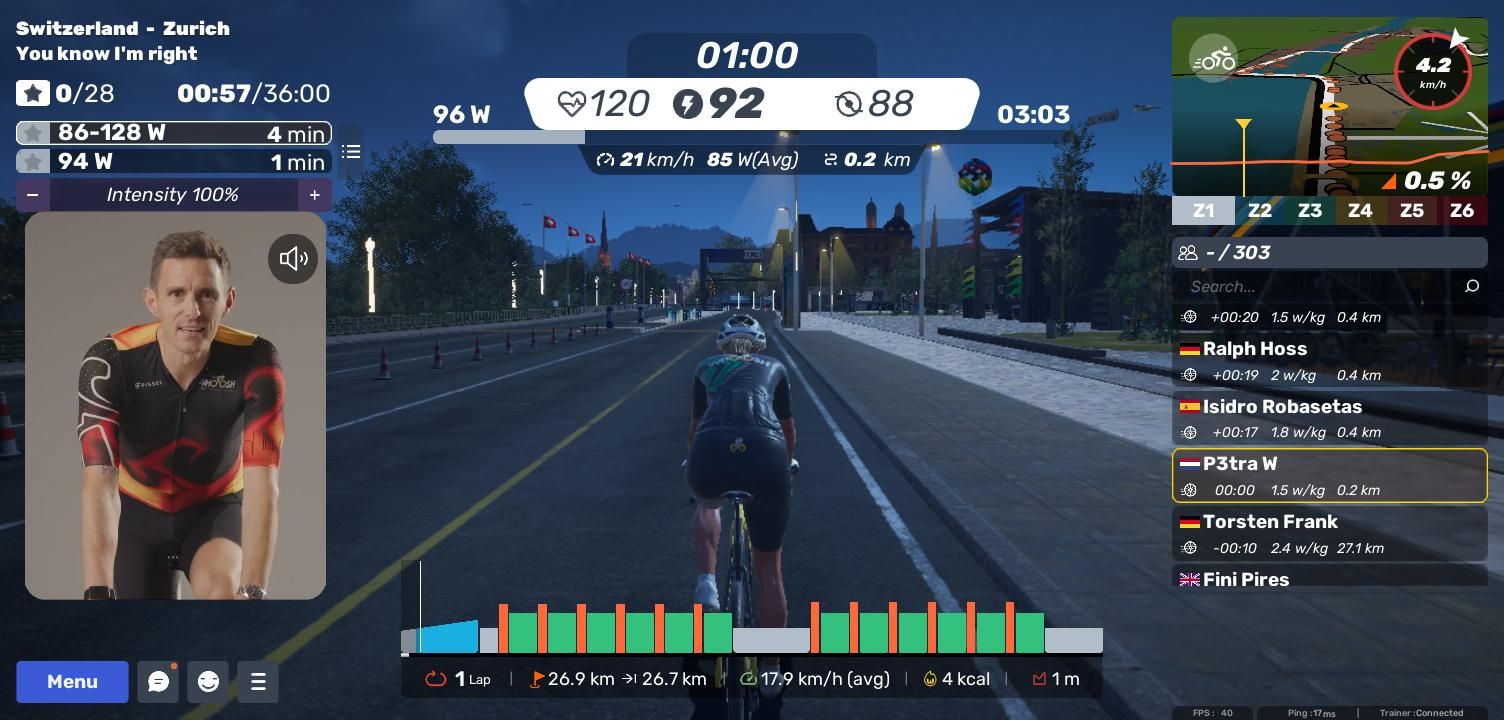The width and height of the screenshot is (1504, 720).
Task: Click the three-line hamburger button beside emotes
Action: (x=258, y=682)
